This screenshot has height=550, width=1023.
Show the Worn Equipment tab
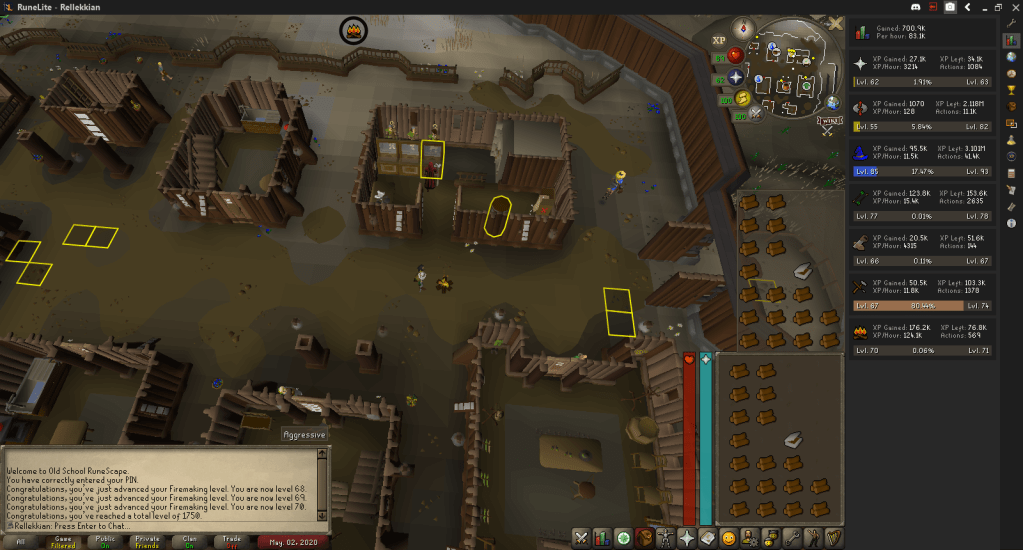(665, 538)
